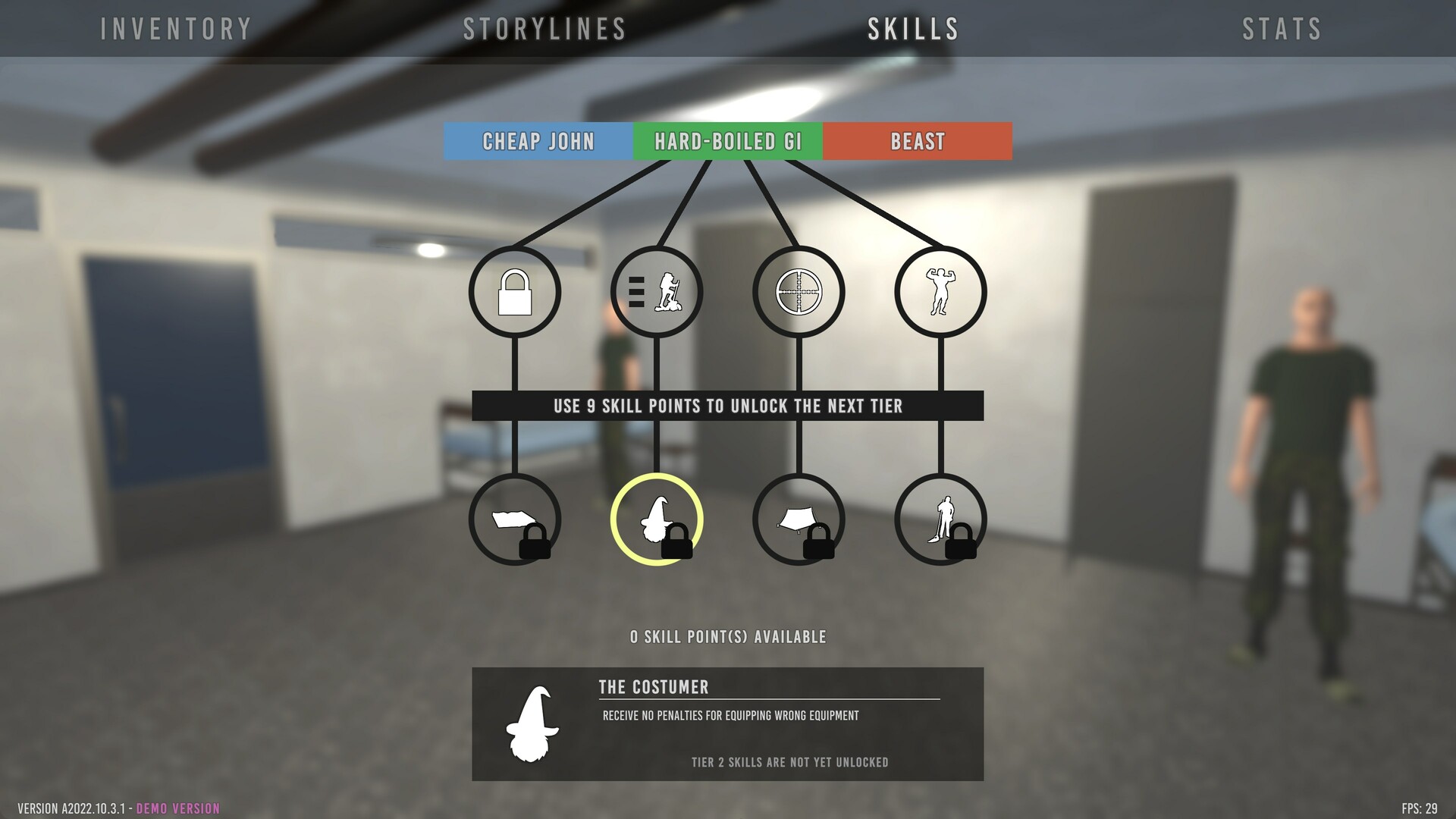The height and width of the screenshot is (819, 1456).
Task: Open the Beast skill tree
Action: click(916, 140)
